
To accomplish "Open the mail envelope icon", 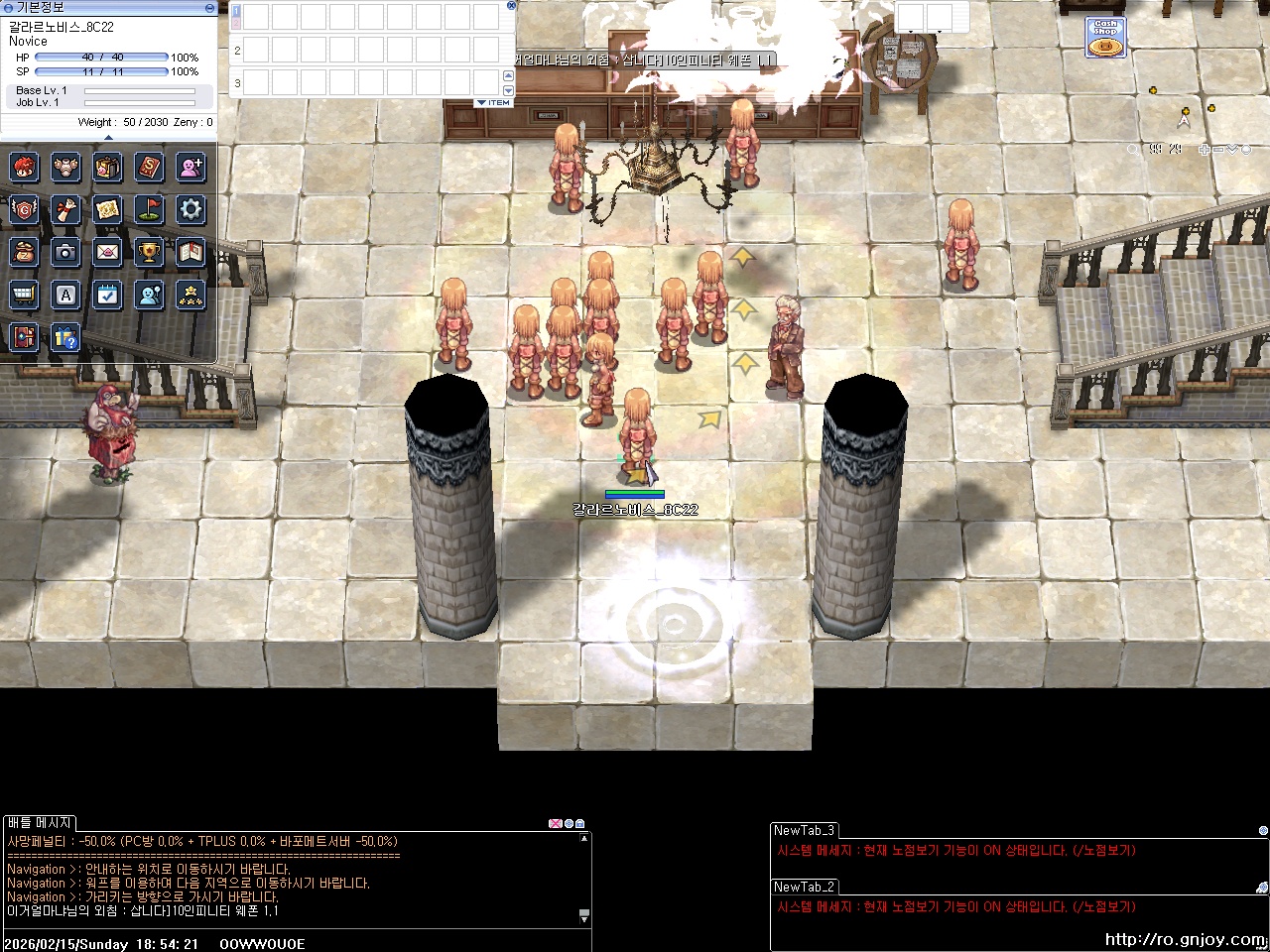I will 107,252.
